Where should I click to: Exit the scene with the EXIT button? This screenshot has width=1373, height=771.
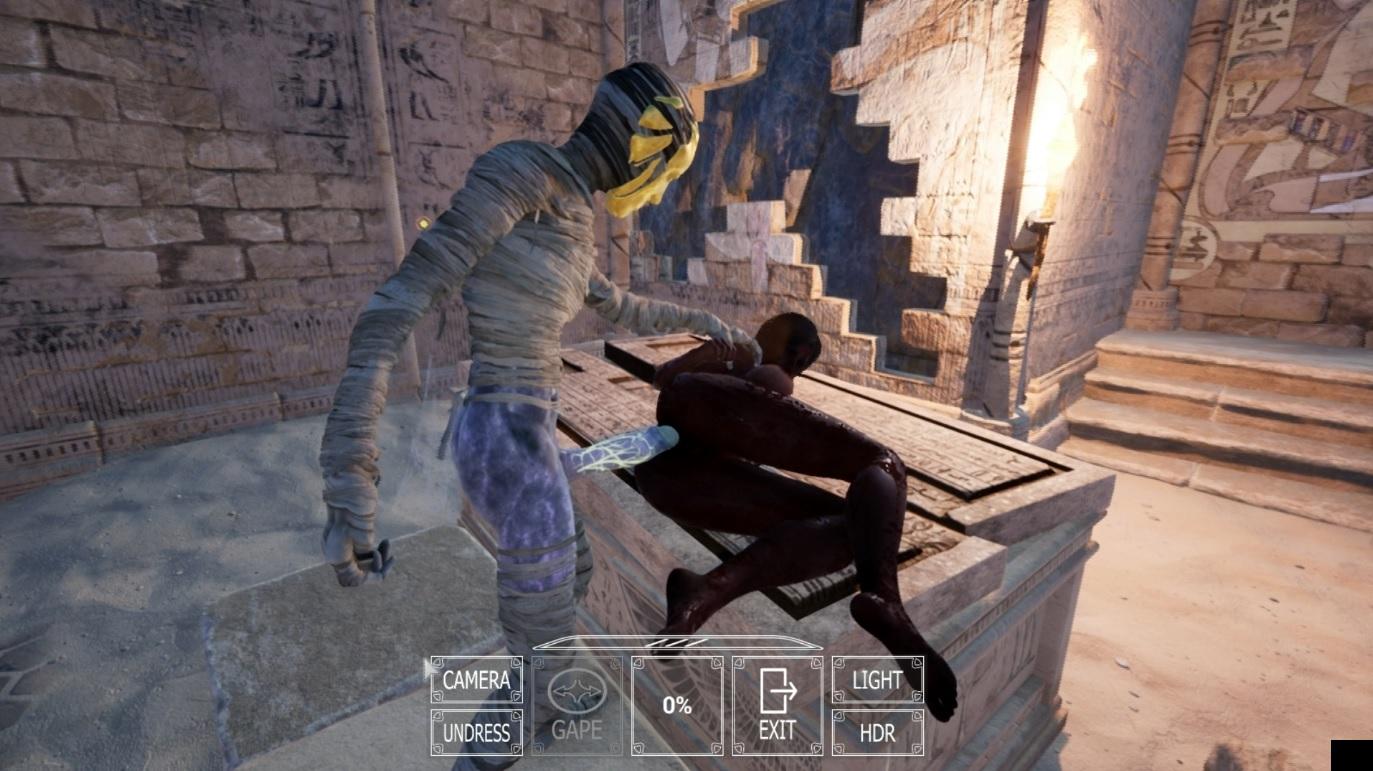coord(777,706)
